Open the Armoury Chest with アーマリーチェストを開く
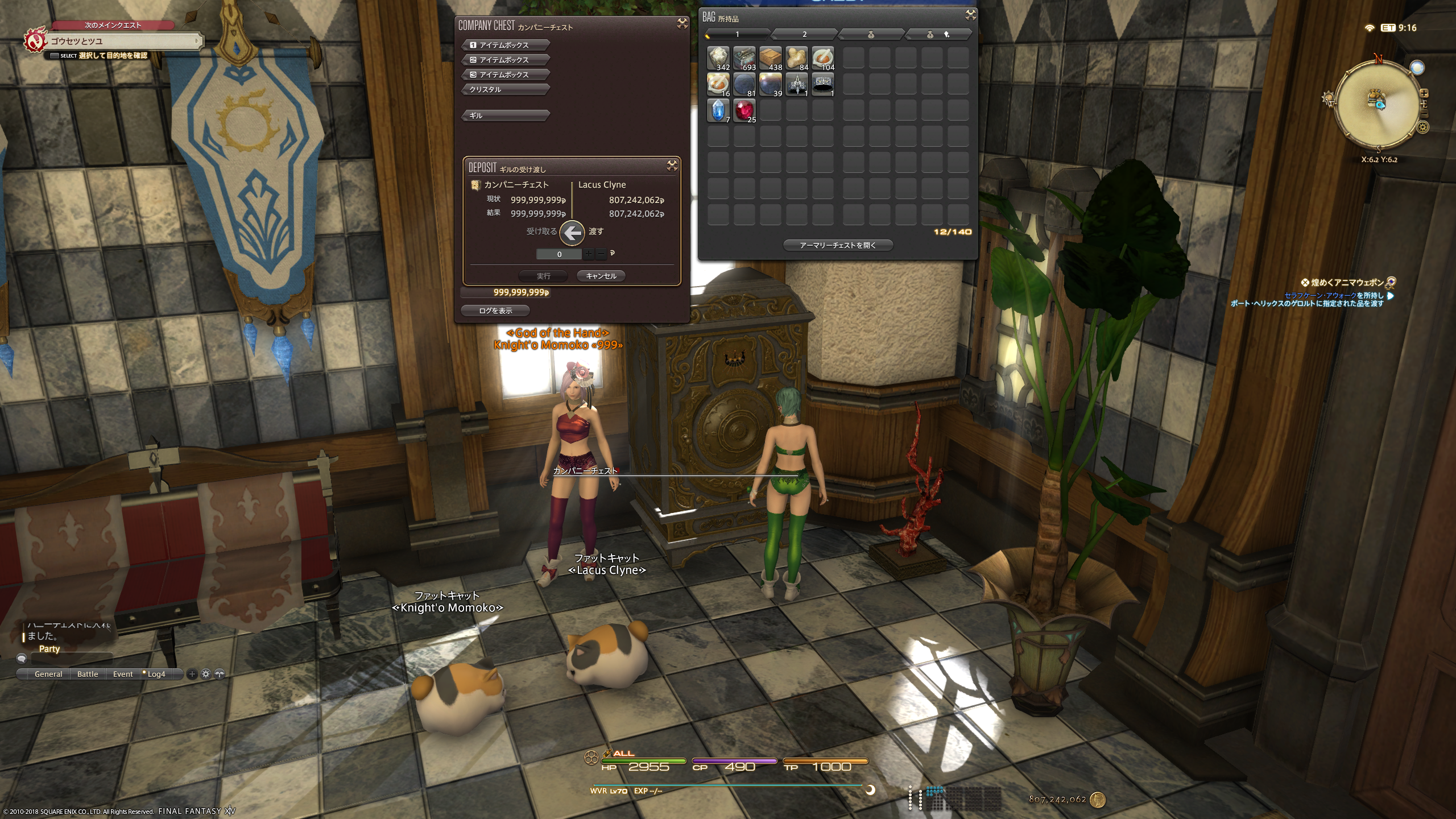The width and height of the screenshot is (1456, 819). point(838,245)
